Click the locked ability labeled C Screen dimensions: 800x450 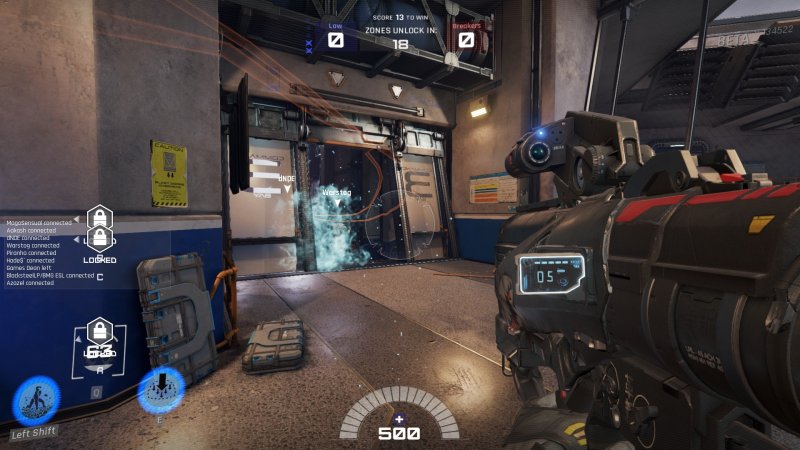point(100,241)
